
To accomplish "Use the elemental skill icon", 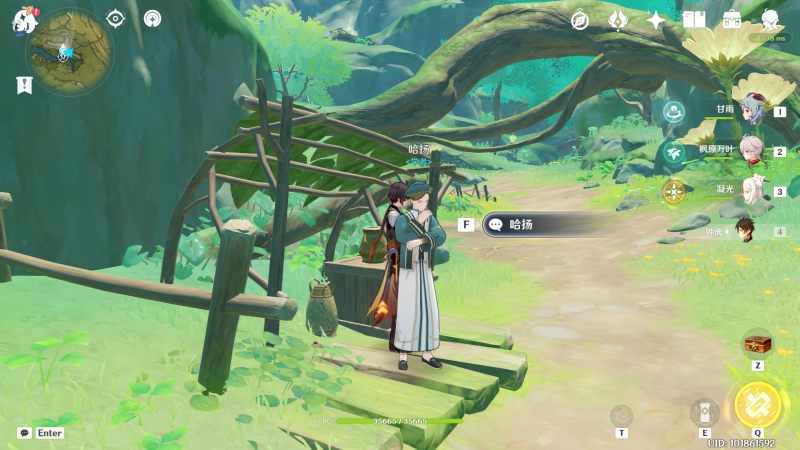I will [704, 412].
